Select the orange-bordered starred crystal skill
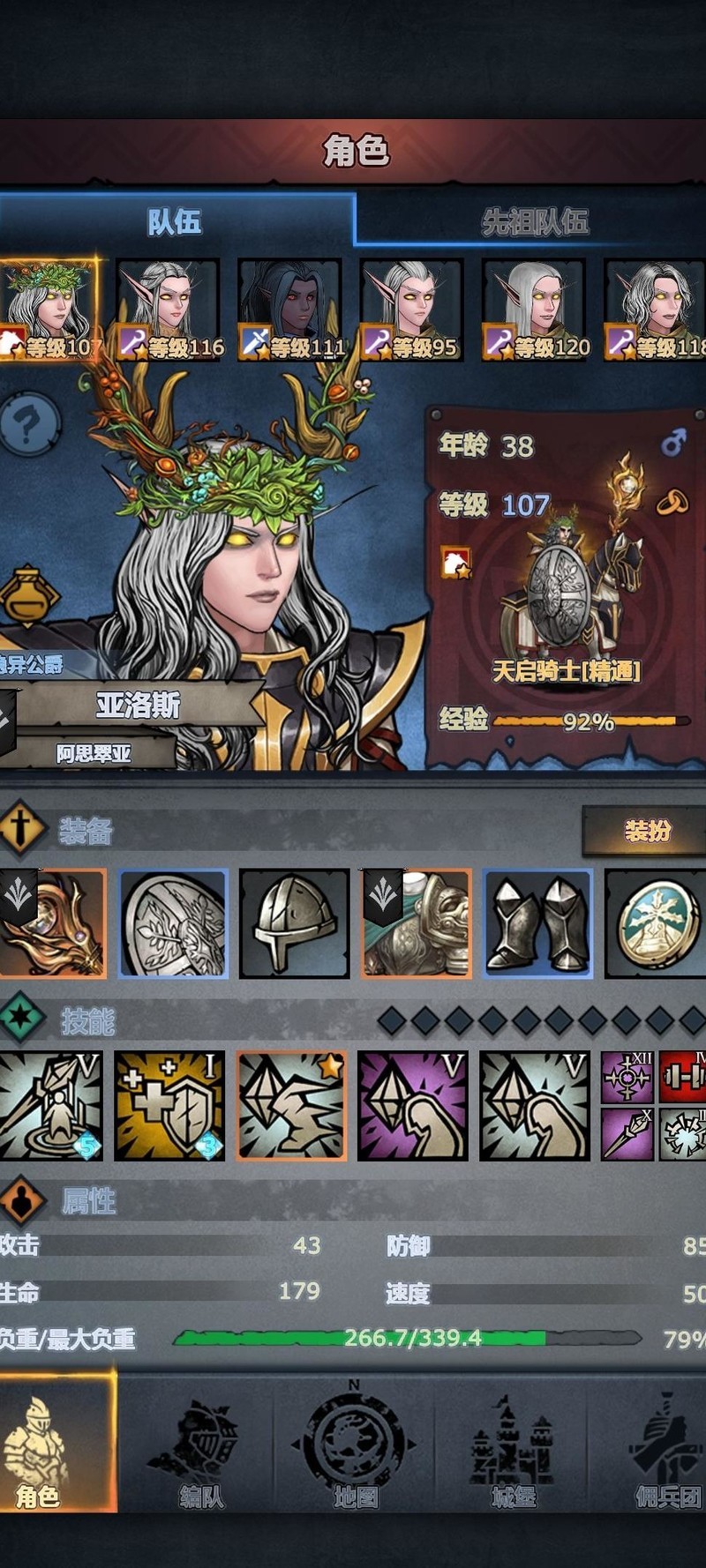706x1568 pixels. pos(291,1105)
